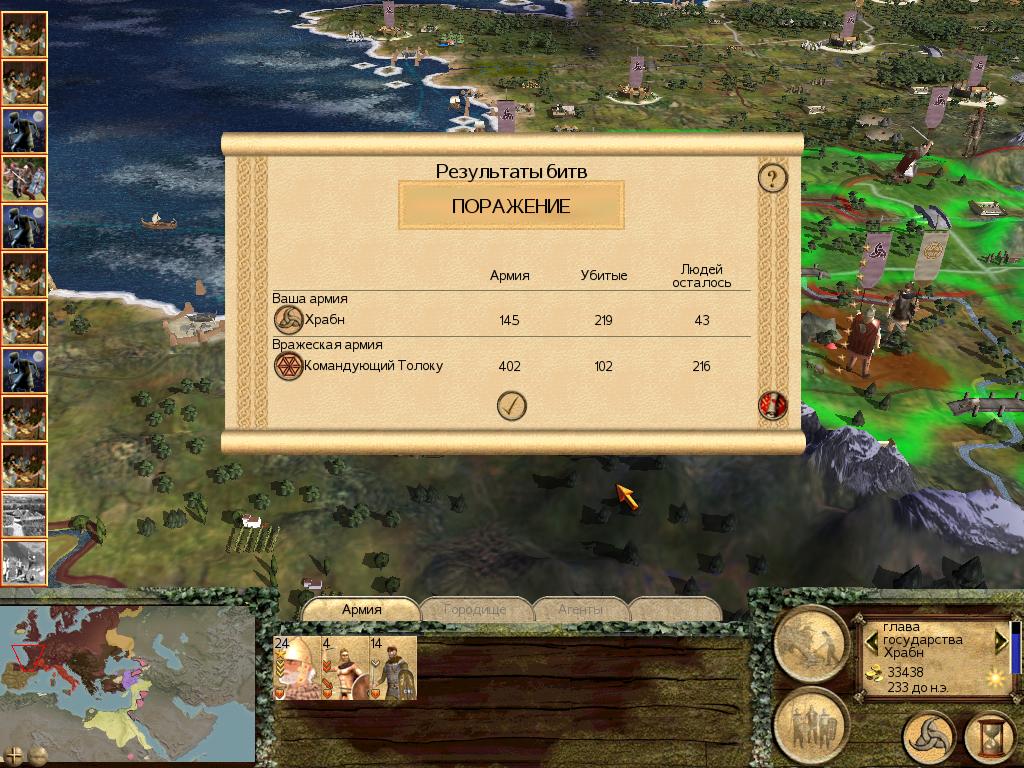This screenshot has height=768, width=1024.
Task: Select the Агенты tab
Action: [x=580, y=609]
